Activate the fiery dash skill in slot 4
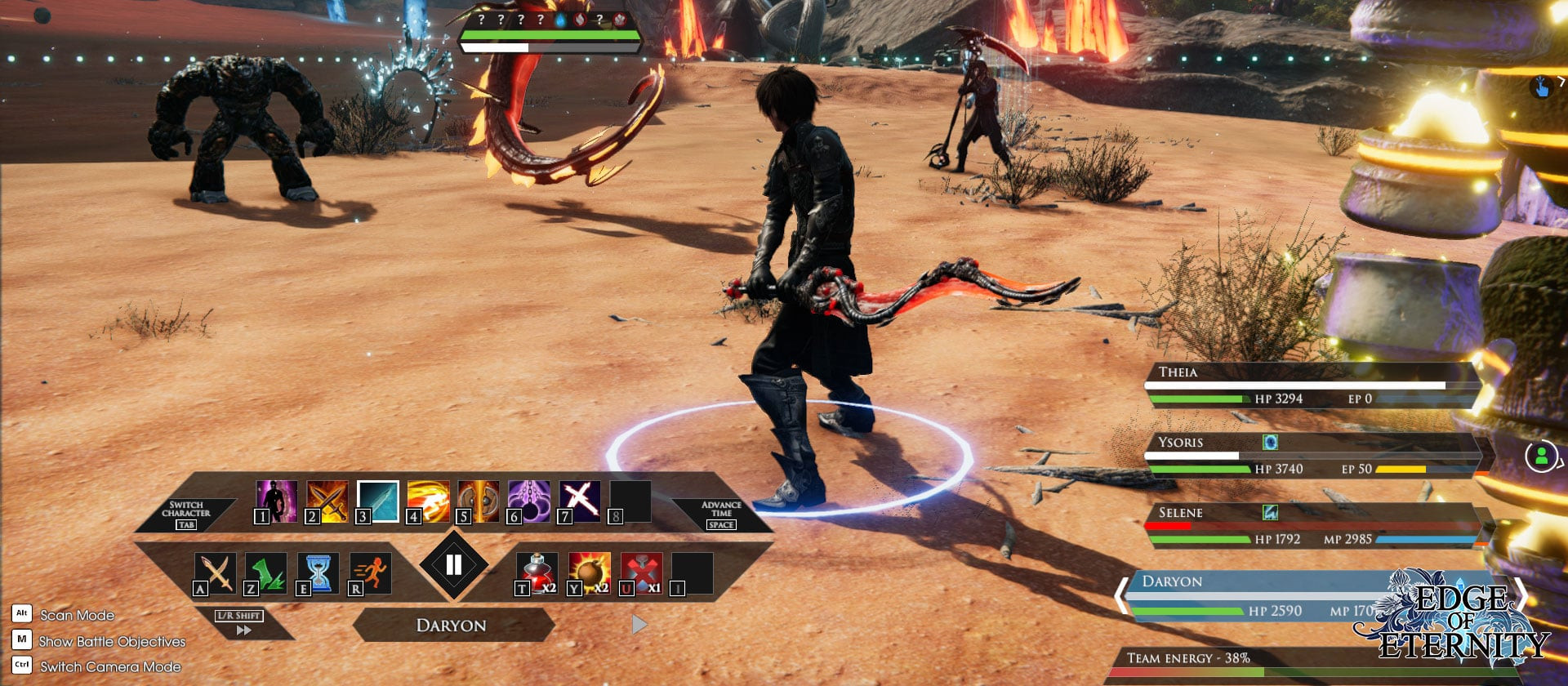Viewport: 1568px width, 686px height. click(x=429, y=501)
